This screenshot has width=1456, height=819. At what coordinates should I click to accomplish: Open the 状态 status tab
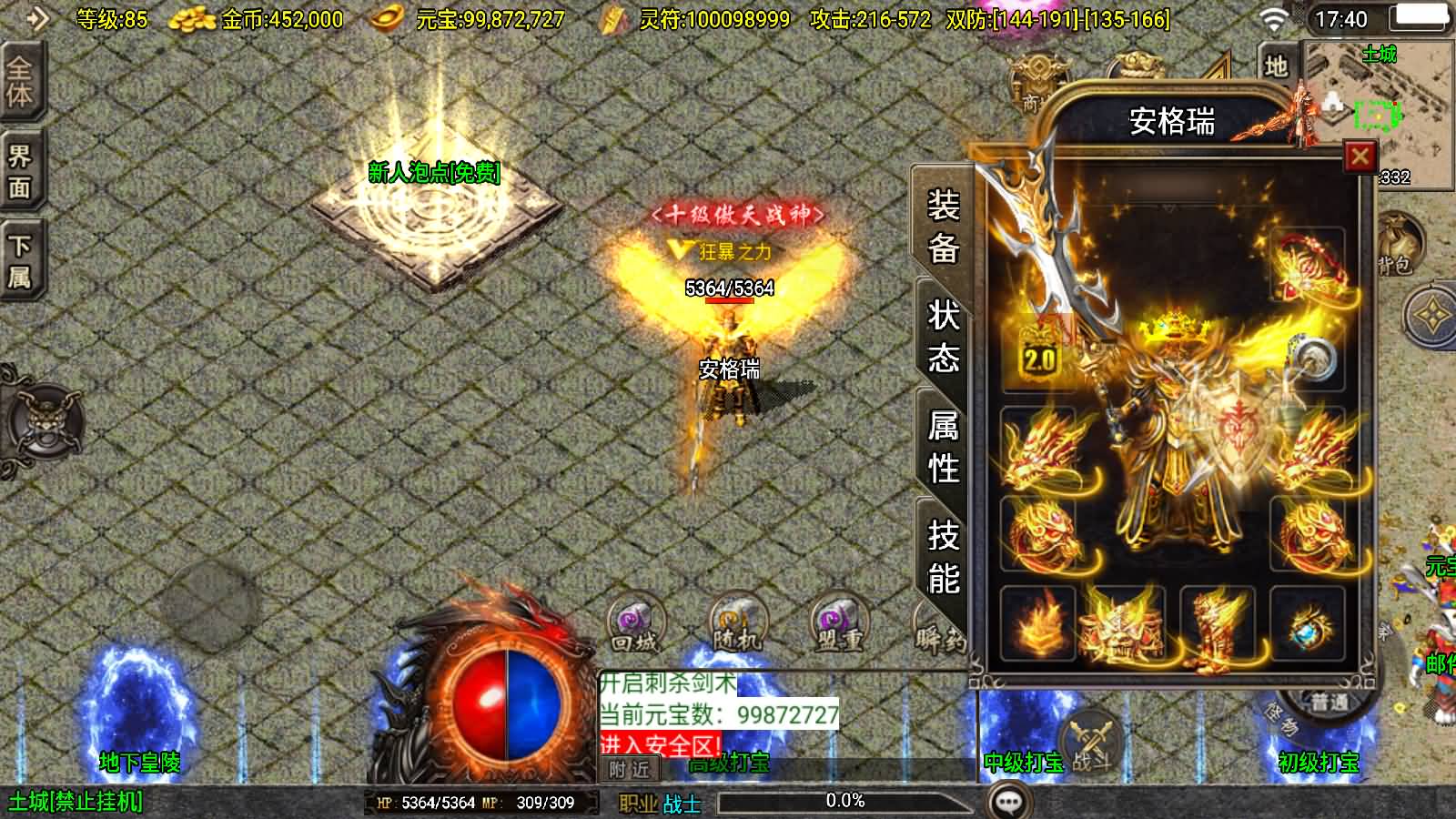pyautogui.click(x=943, y=337)
